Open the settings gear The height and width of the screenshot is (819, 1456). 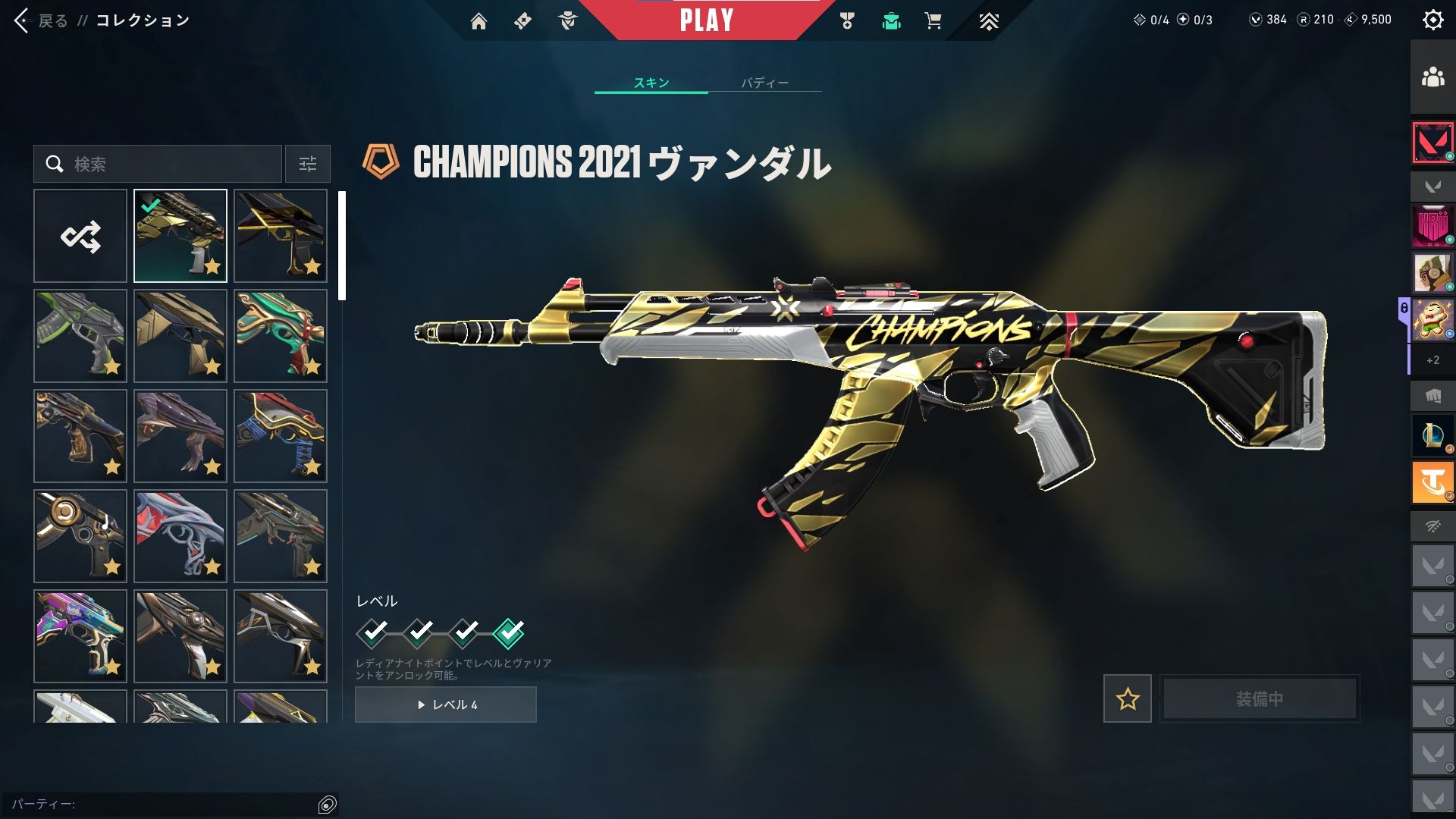click(1432, 20)
